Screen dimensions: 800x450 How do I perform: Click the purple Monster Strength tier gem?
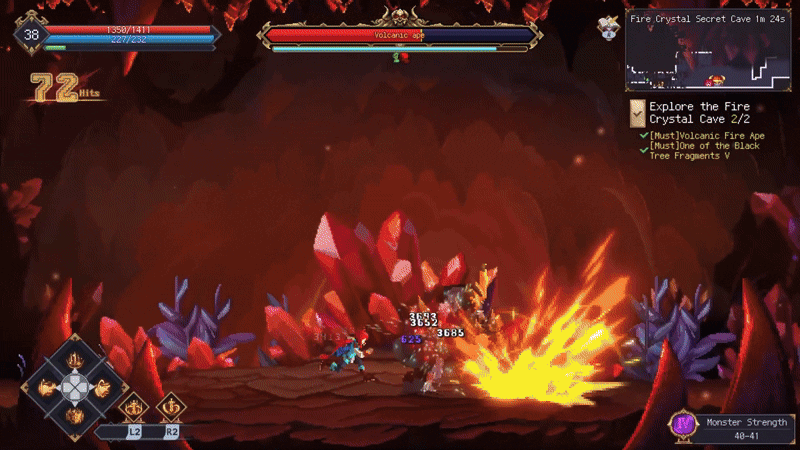[683, 425]
